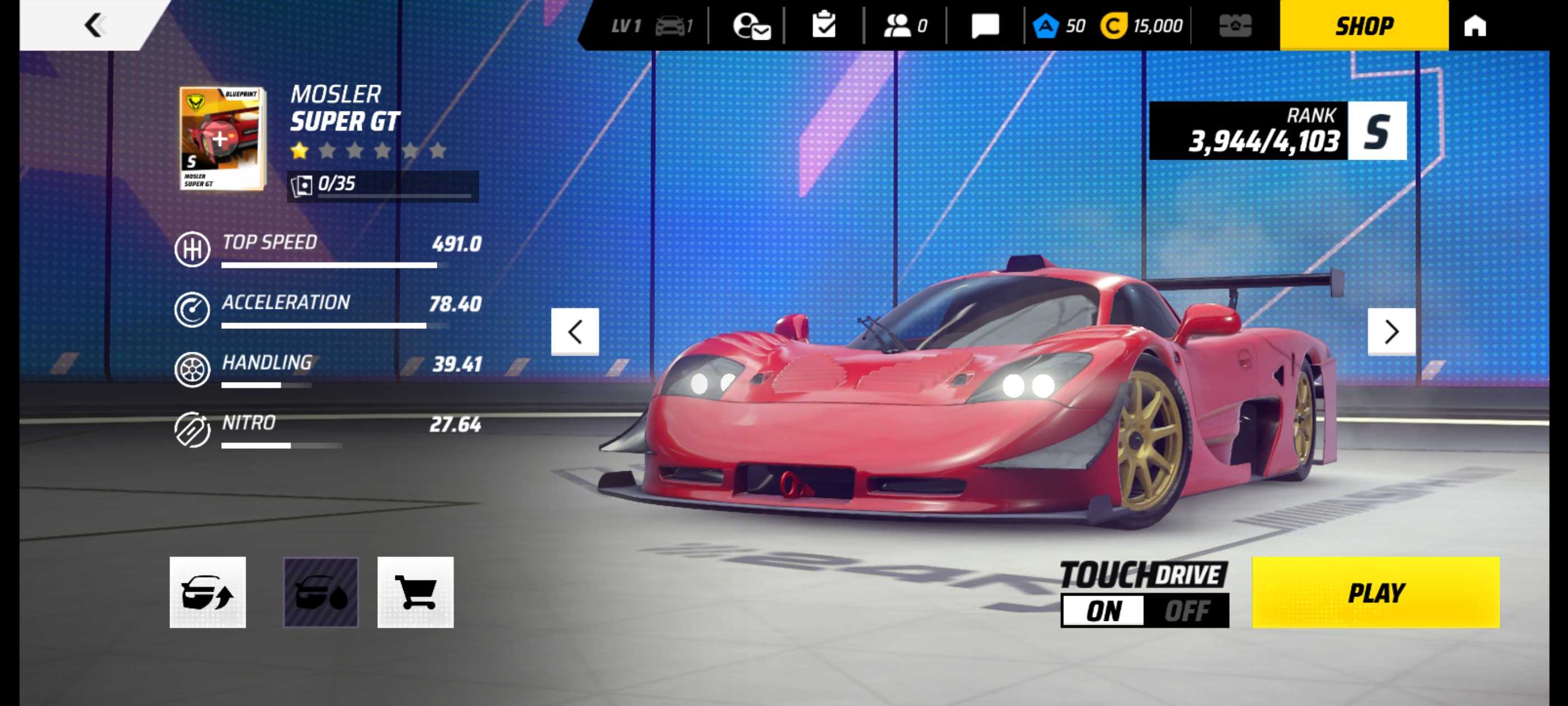The height and width of the screenshot is (706, 1568).
Task: Switch TouchDrive on
Action: pos(1104,610)
